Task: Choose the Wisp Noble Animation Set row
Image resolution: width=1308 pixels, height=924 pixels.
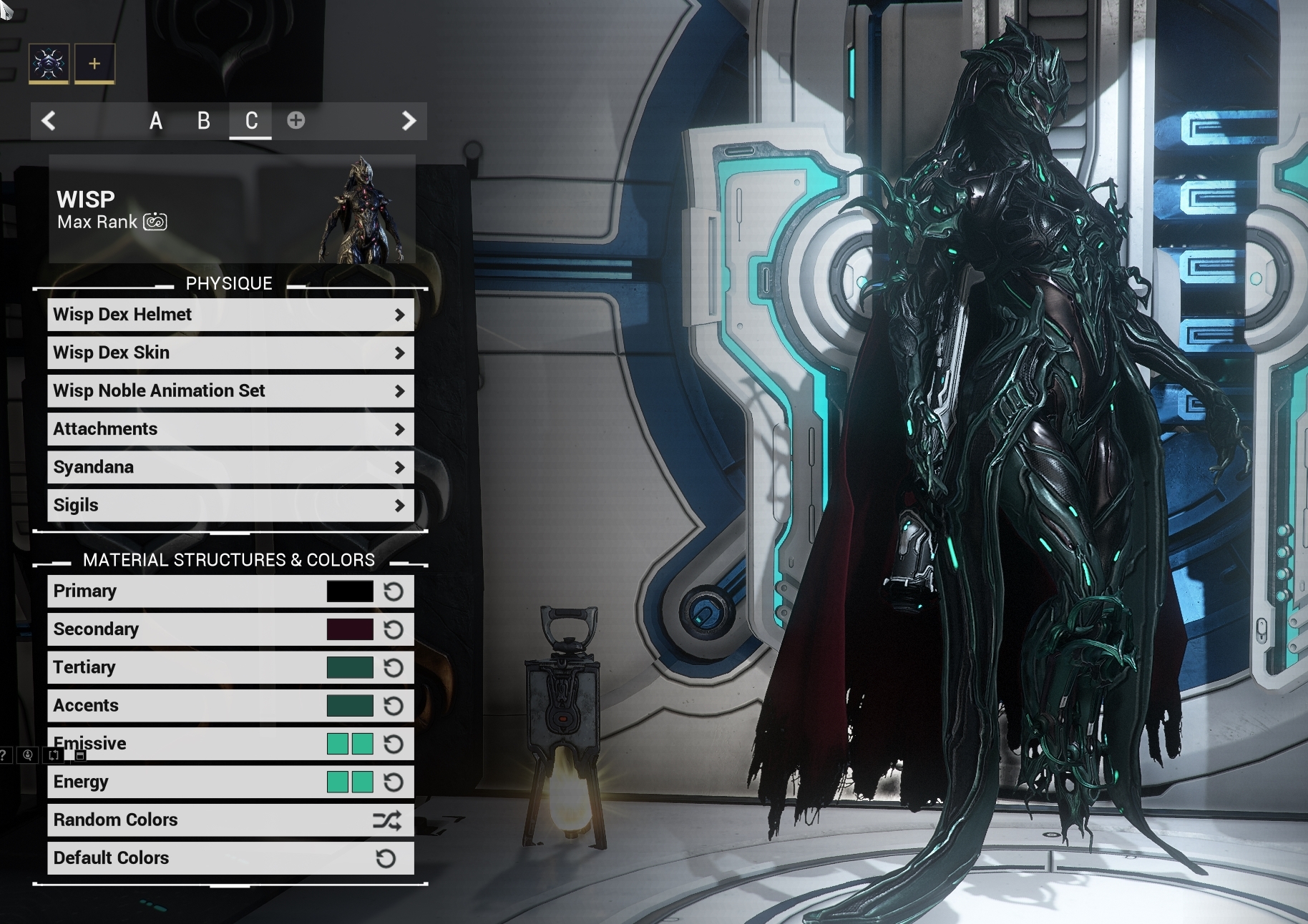Action: point(230,390)
